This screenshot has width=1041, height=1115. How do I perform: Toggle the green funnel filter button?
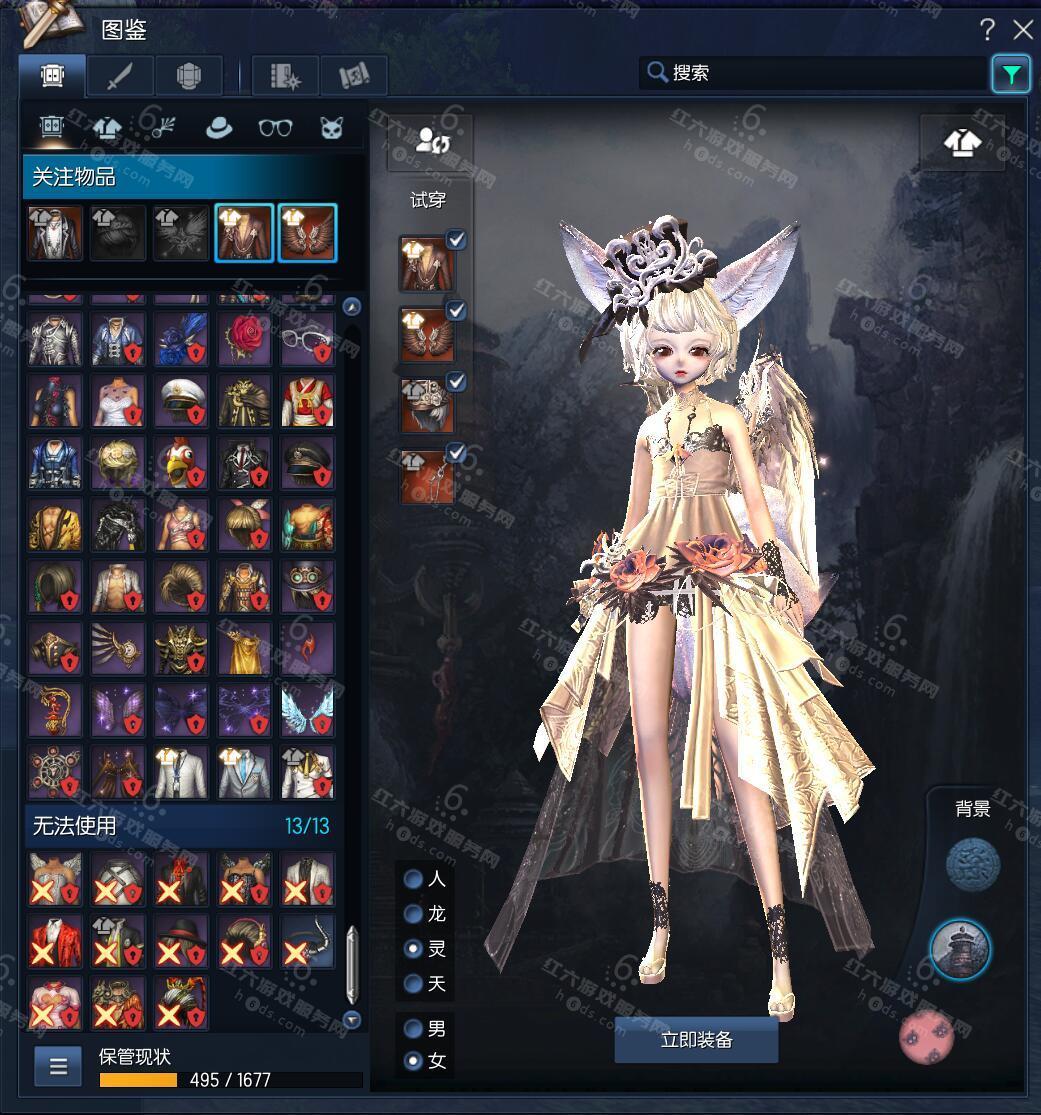(x=1011, y=74)
